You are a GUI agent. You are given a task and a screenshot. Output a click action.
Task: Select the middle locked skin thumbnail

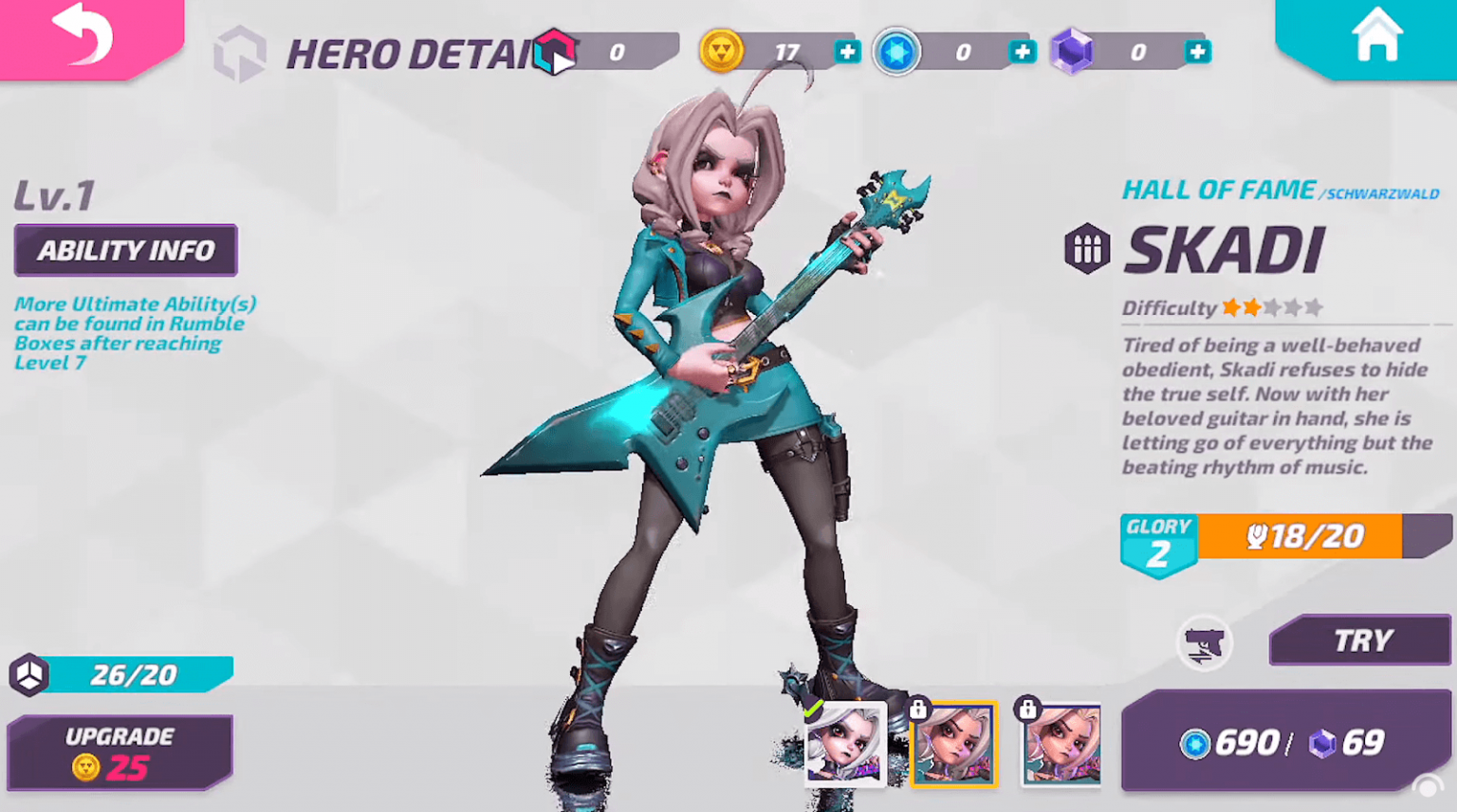[953, 745]
